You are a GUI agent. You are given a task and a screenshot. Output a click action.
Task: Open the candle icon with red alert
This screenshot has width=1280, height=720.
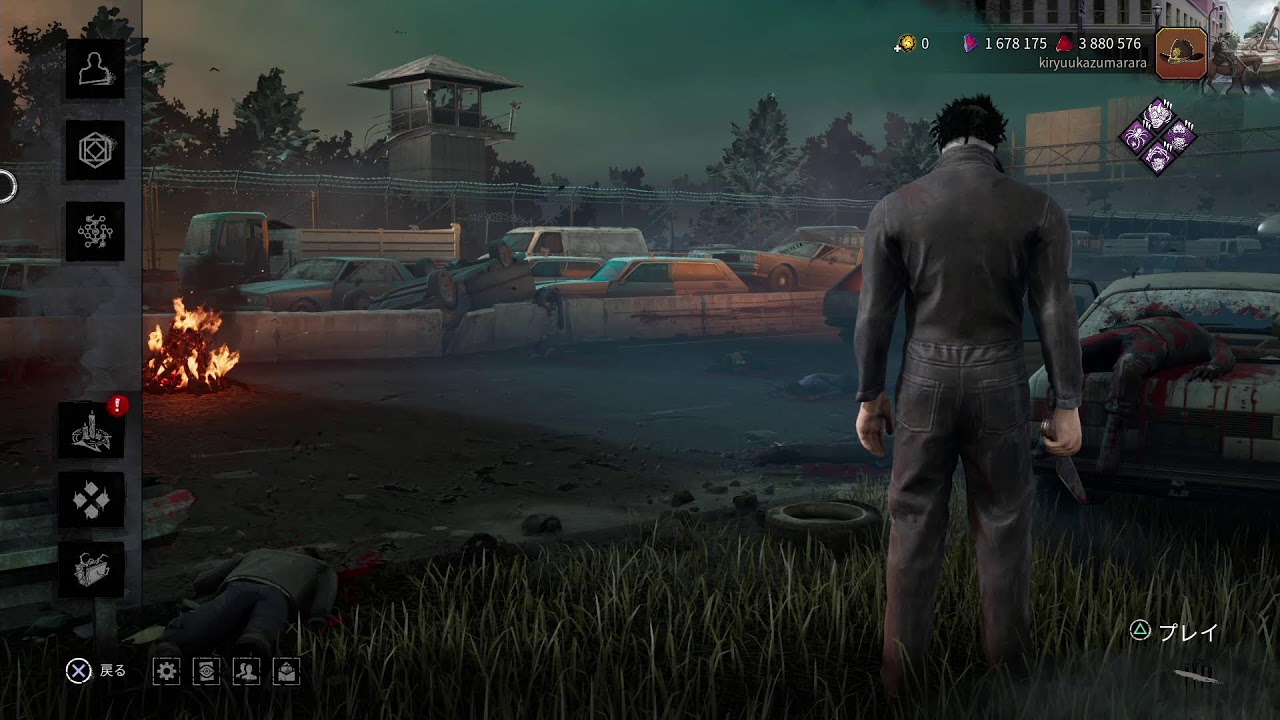pyautogui.click(x=91, y=430)
